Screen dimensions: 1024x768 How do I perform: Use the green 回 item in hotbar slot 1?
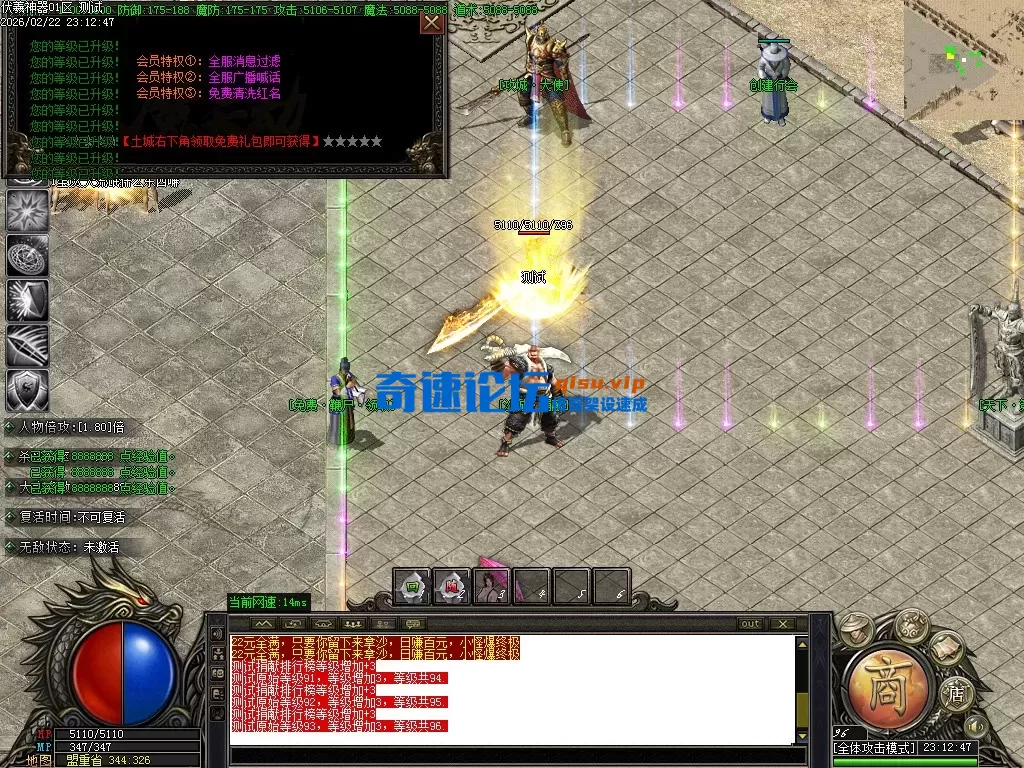[411, 586]
